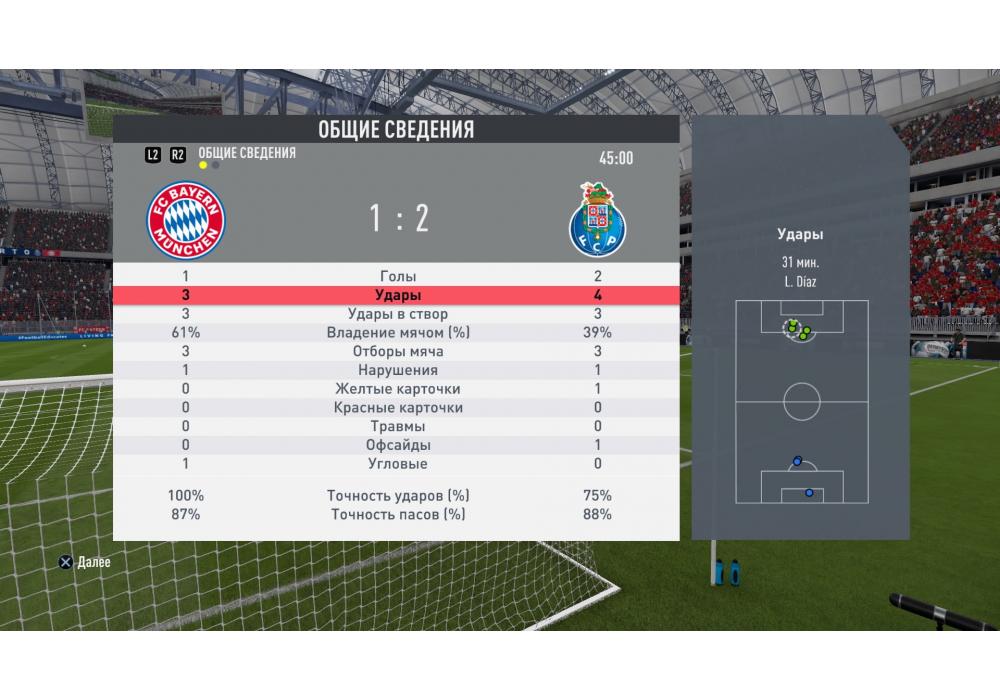Select the highlighted Удары row

pos(397,295)
